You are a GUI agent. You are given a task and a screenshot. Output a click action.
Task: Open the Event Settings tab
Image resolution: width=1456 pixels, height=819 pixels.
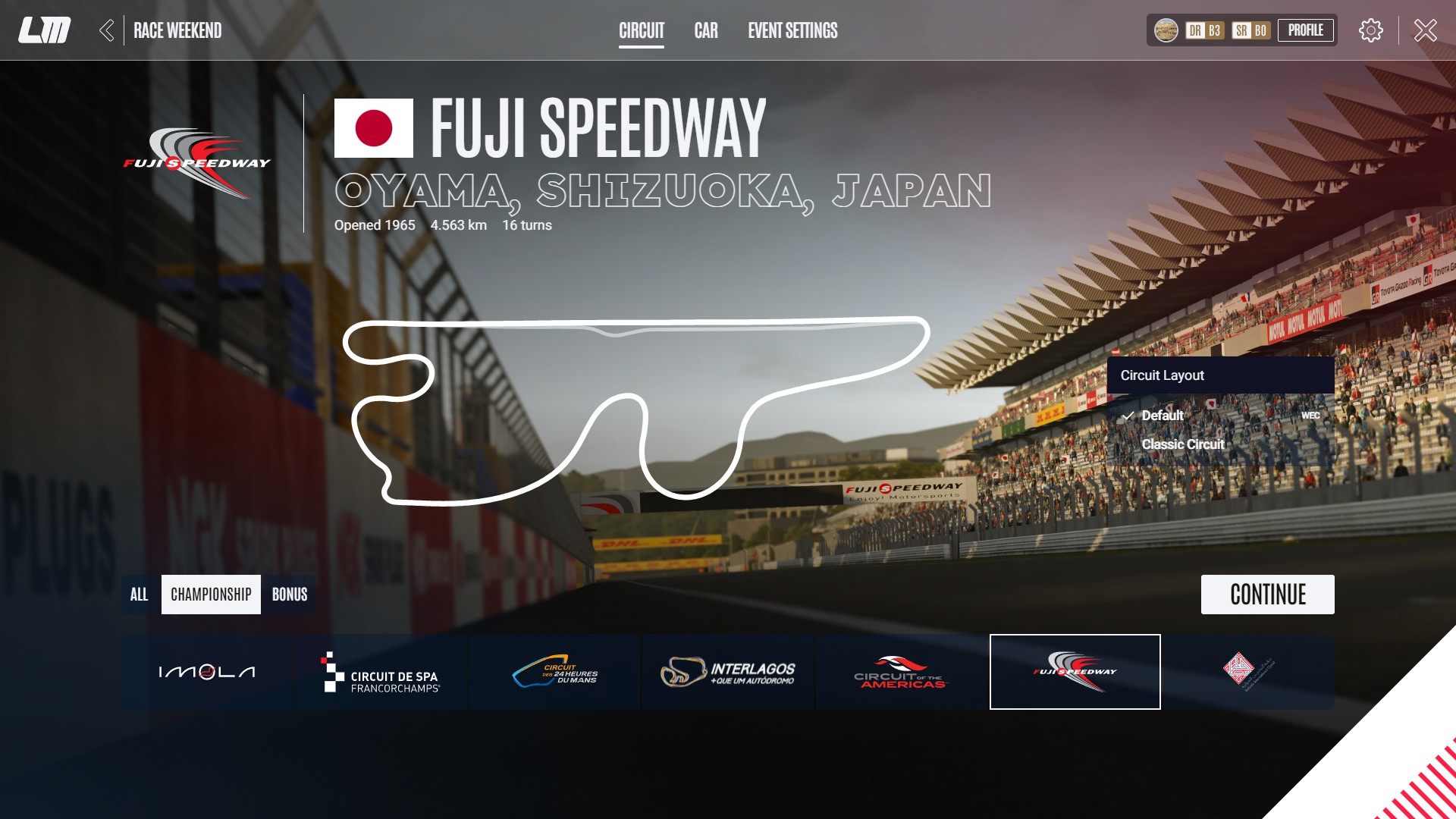792,31
